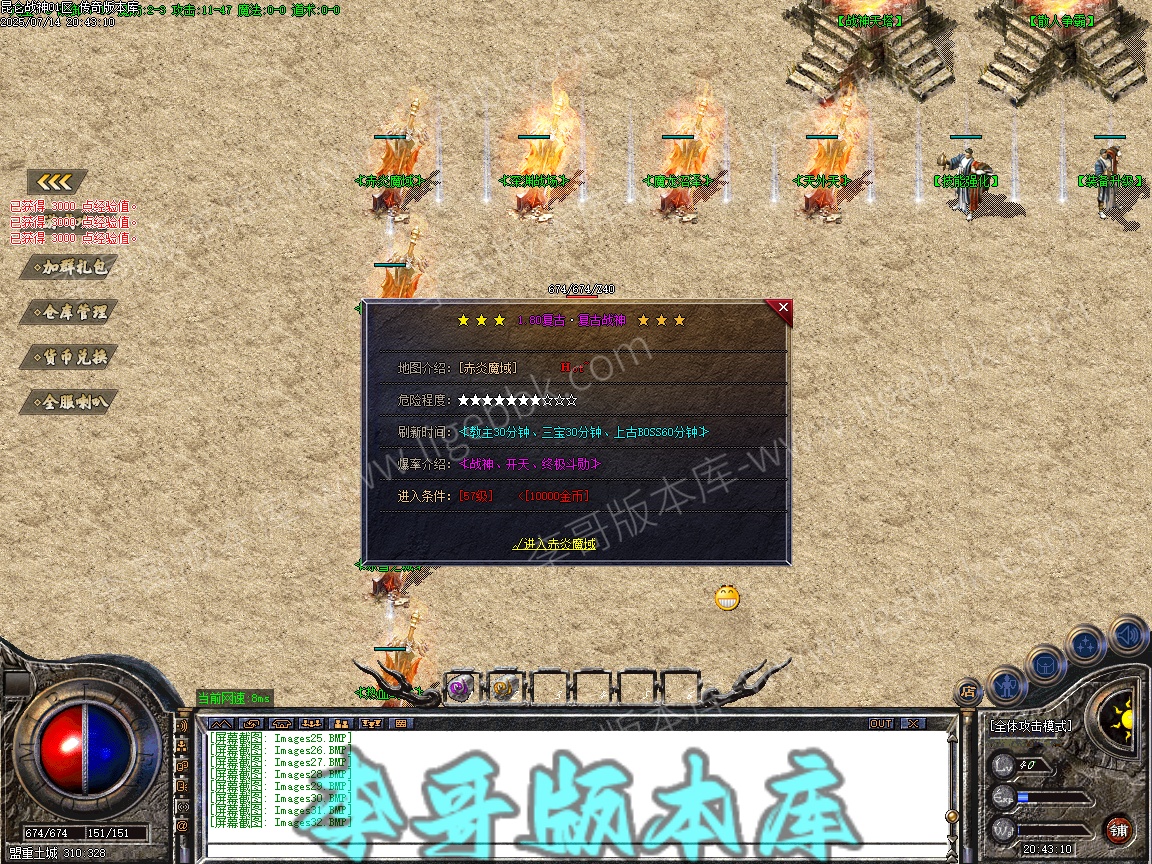Click the laughing emoji face icon
Screen dimensions: 1152x864
pyautogui.click(x=727, y=598)
